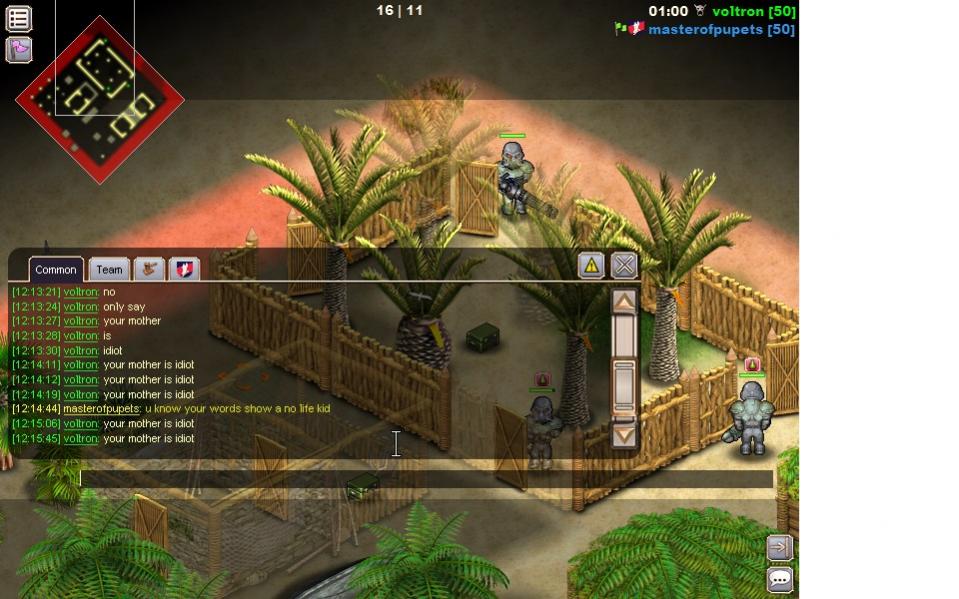The width and height of the screenshot is (959, 599).
Task: Click the pink flag button
Action: (x=19, y=49)
